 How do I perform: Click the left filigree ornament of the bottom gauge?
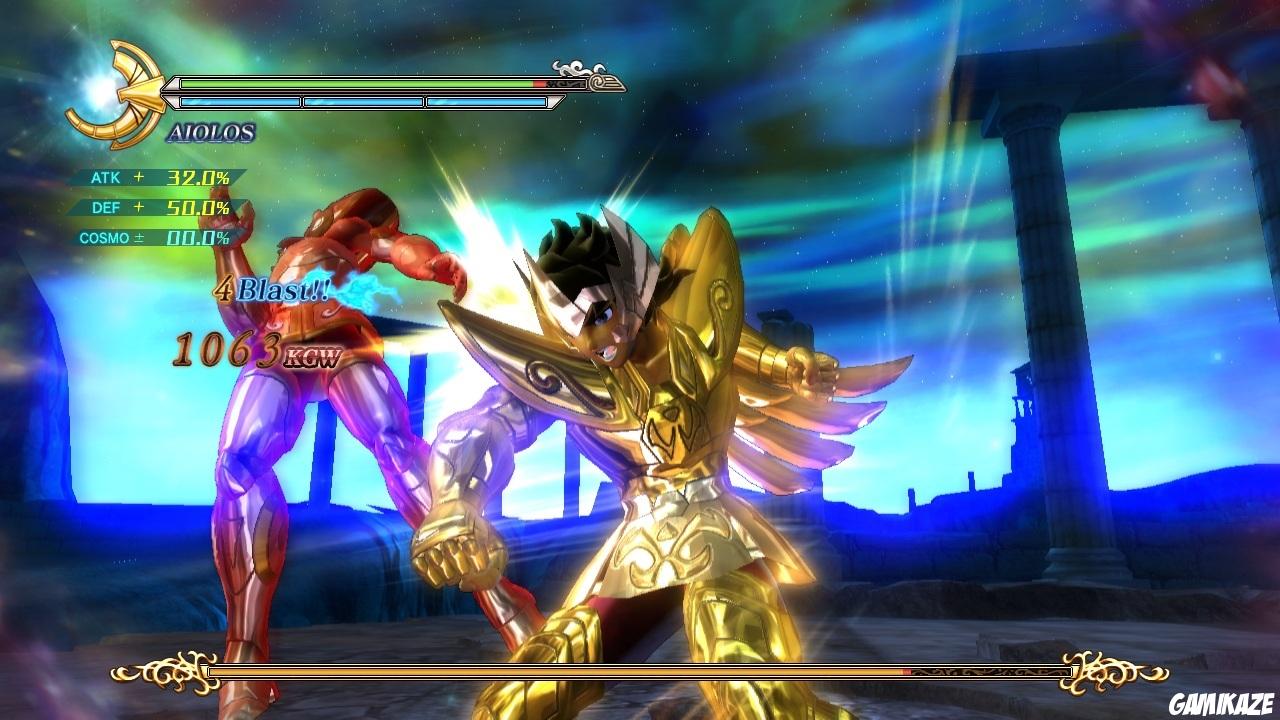(168, 671)
